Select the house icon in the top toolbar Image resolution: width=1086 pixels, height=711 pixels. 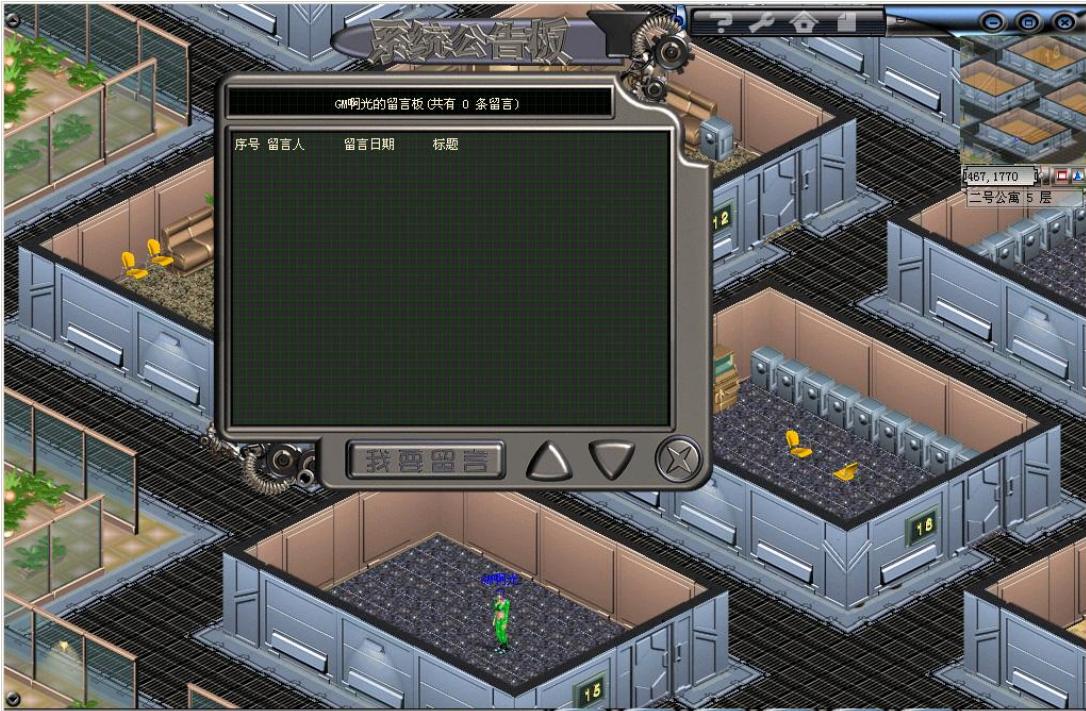(x=803, y=21)
